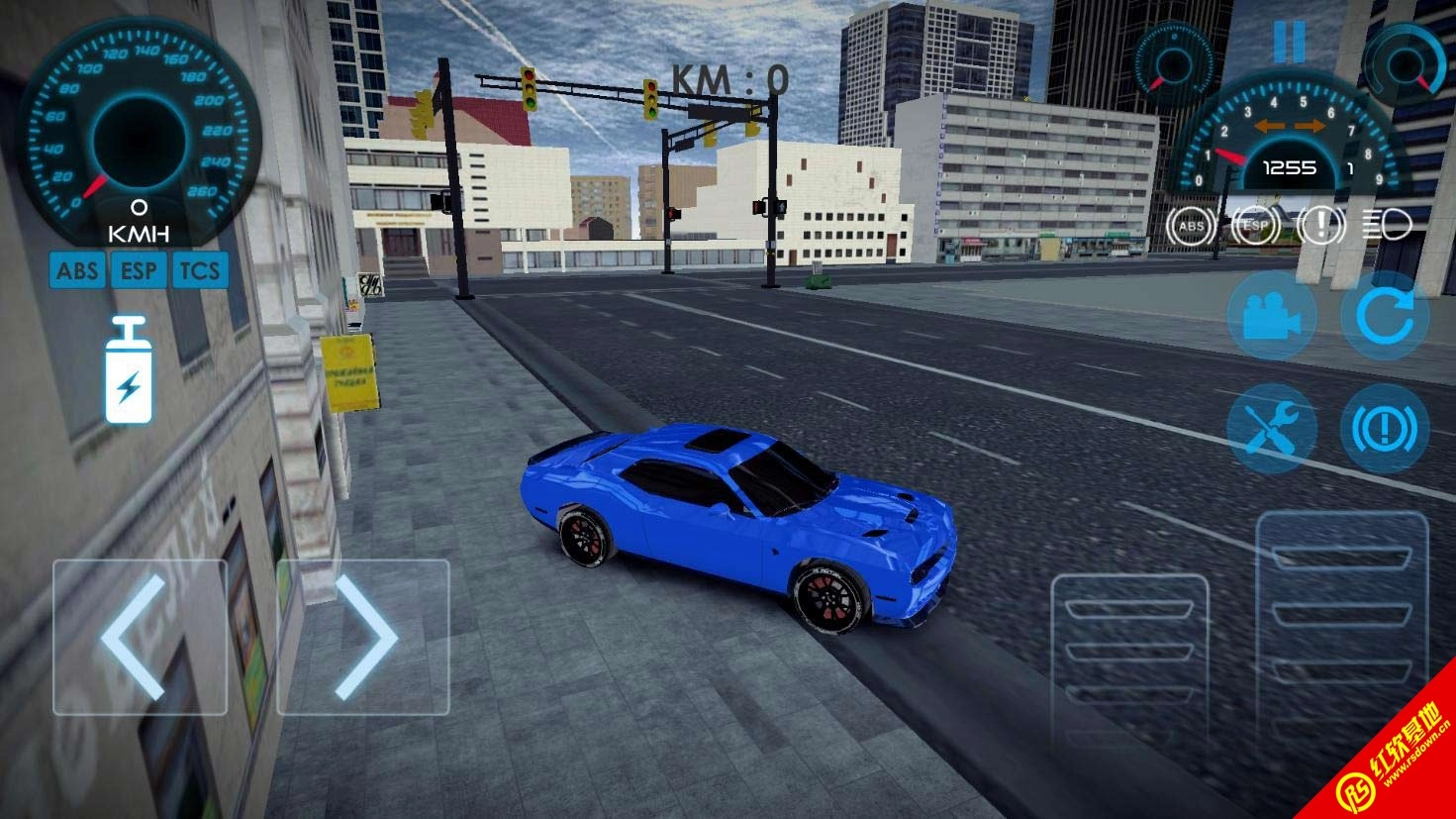The image size is (1456, 819).
Task: Tap the hazard warning indicator icon
Action: click(x=1320, y=227)
